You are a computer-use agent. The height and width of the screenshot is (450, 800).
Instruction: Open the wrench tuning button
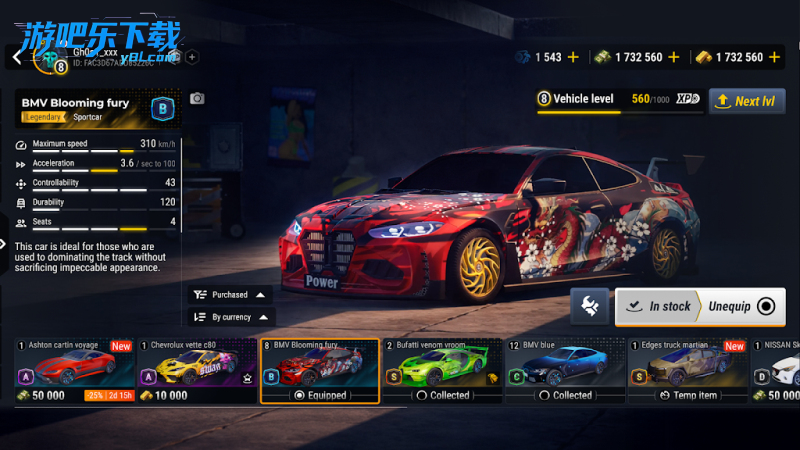(x=589, y=306)
